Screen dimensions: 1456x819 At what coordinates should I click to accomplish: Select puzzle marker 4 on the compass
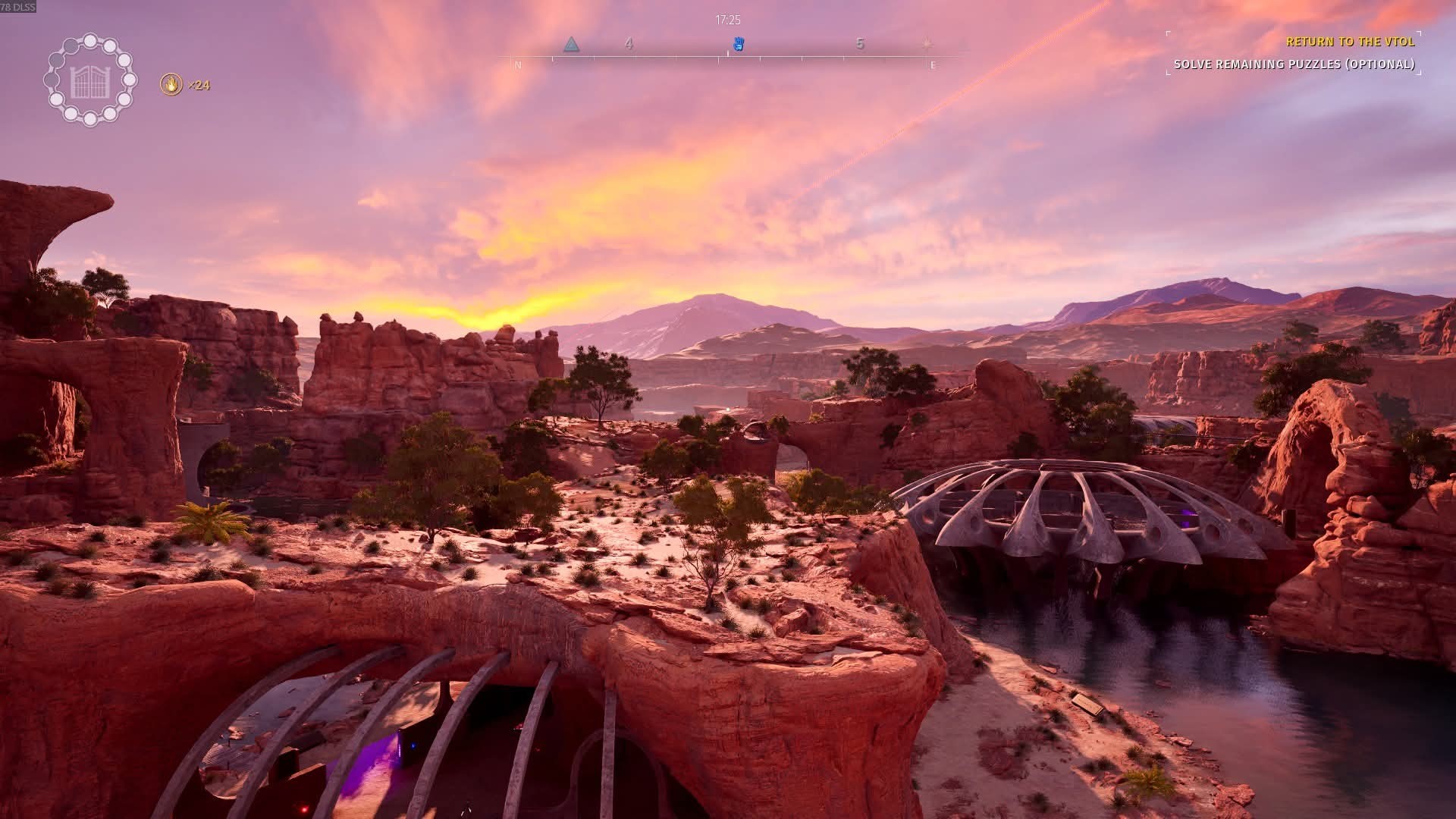coord(629,44)
